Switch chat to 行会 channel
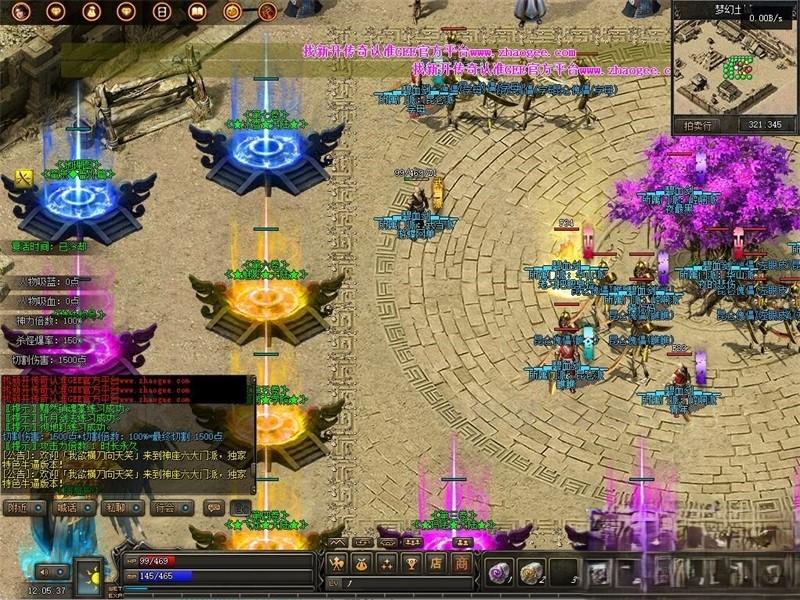800x600 pixels. pos(167,508)
